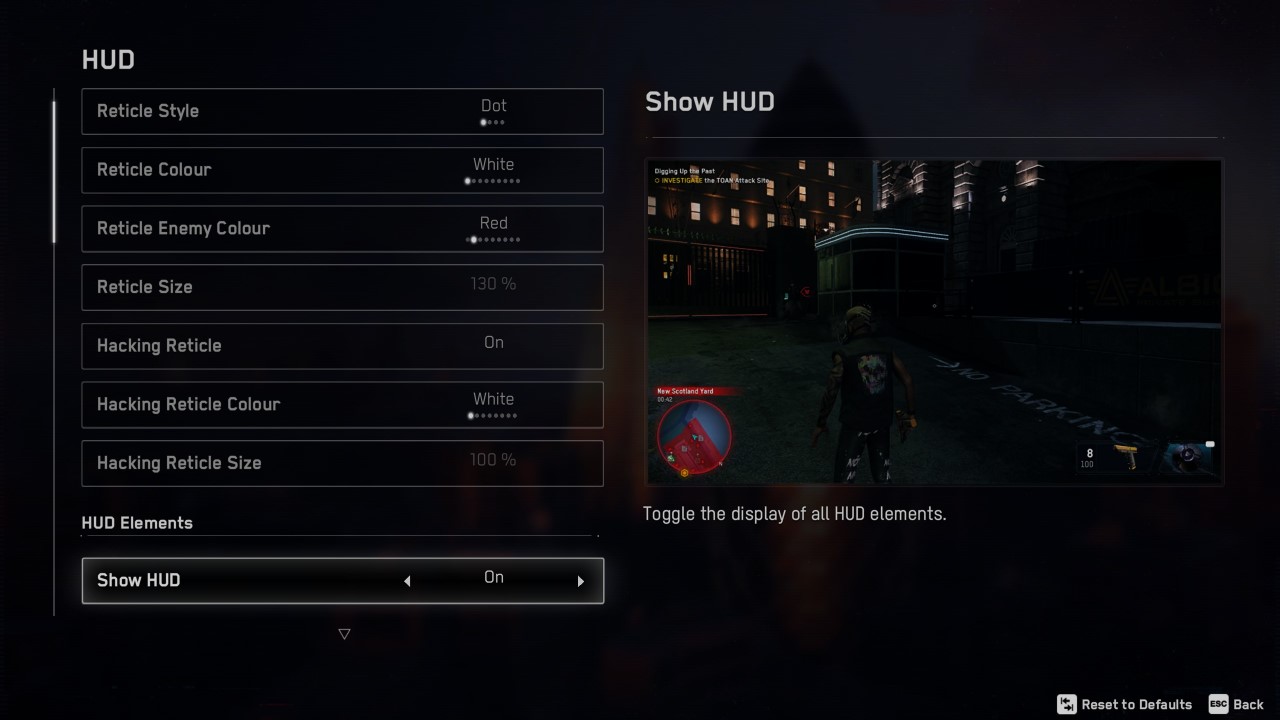Open the Reticle Style option
The image size is (1280, 720).
[342, 111]
